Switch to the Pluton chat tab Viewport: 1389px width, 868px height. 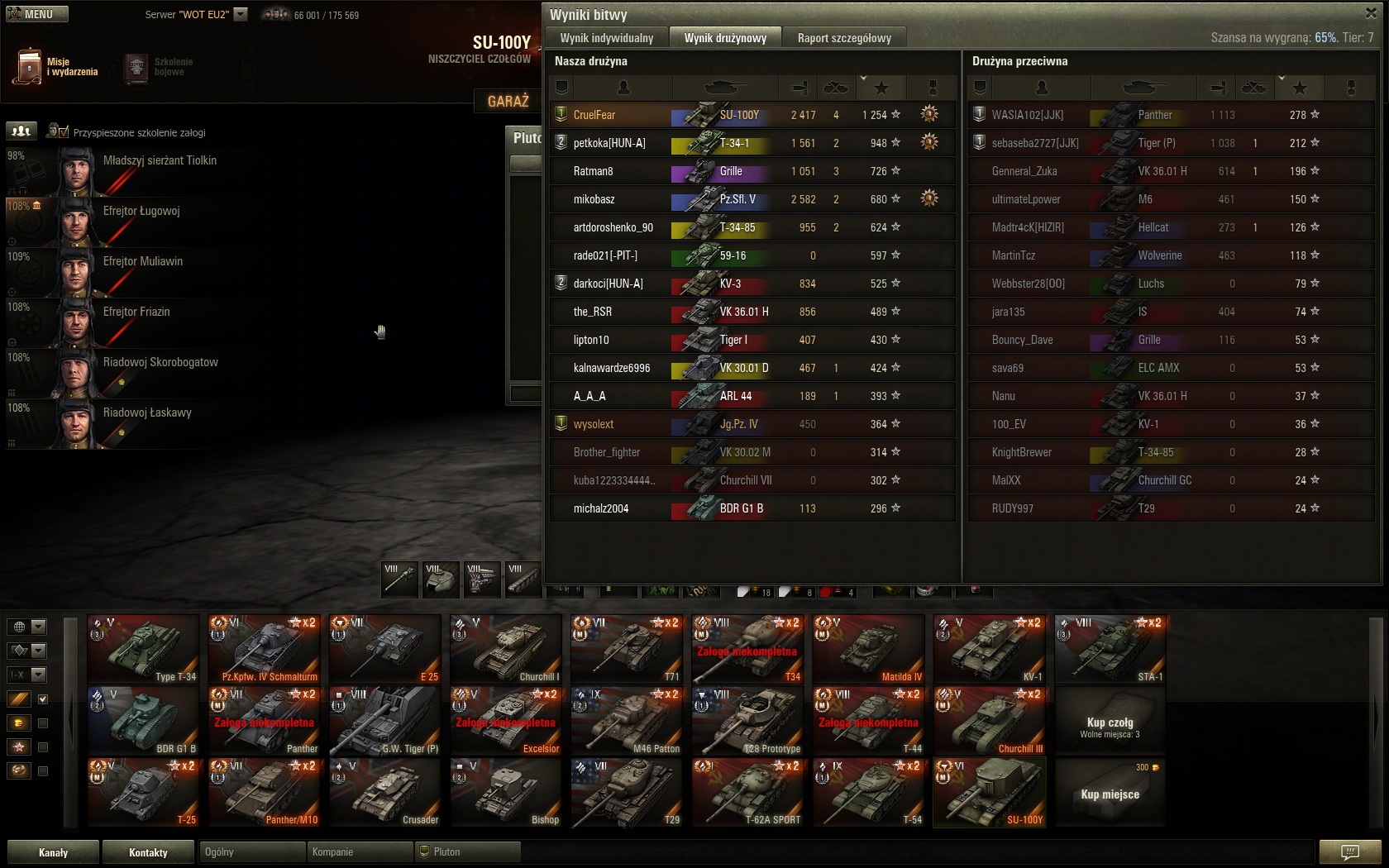pos(467,852)
